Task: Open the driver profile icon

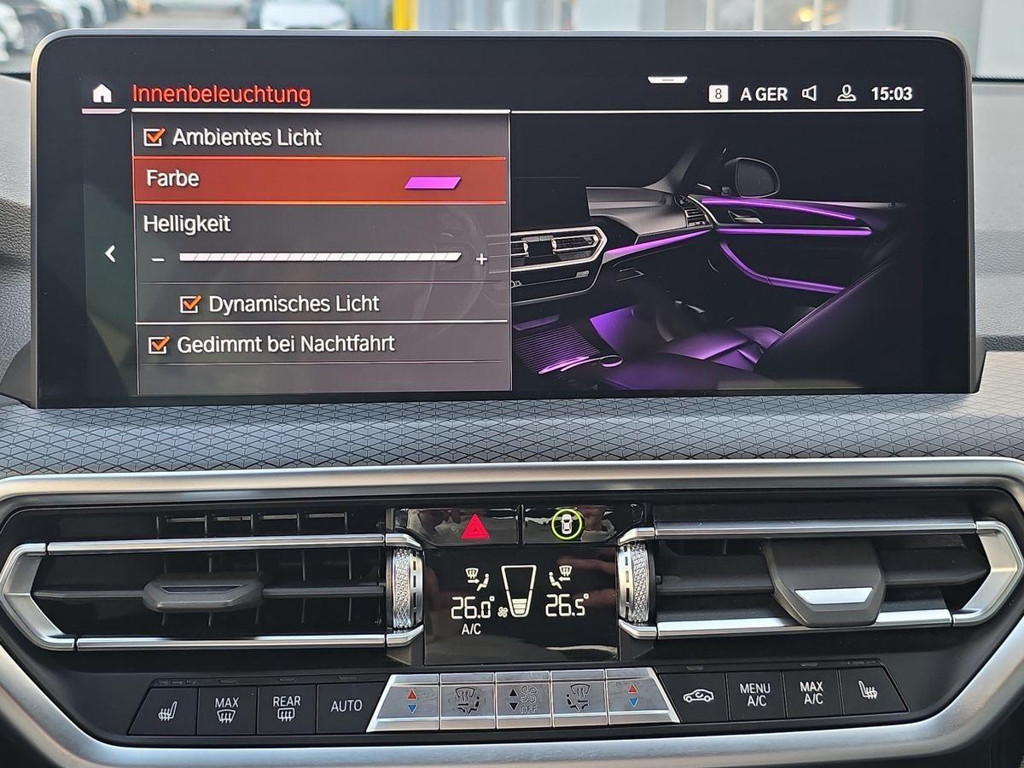Action: coord(846,94)
